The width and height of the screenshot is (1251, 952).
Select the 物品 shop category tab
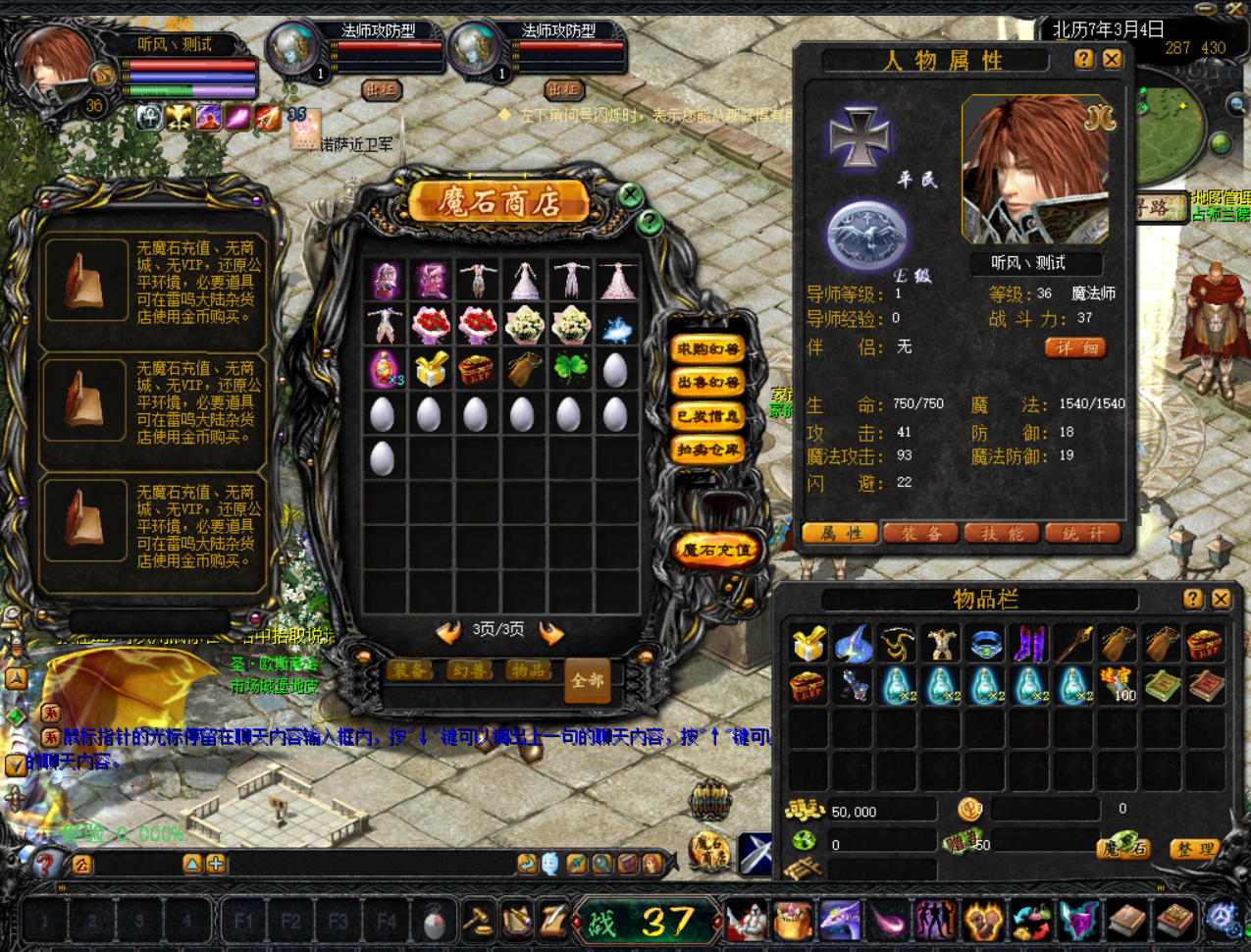click(x=528, y=671)
